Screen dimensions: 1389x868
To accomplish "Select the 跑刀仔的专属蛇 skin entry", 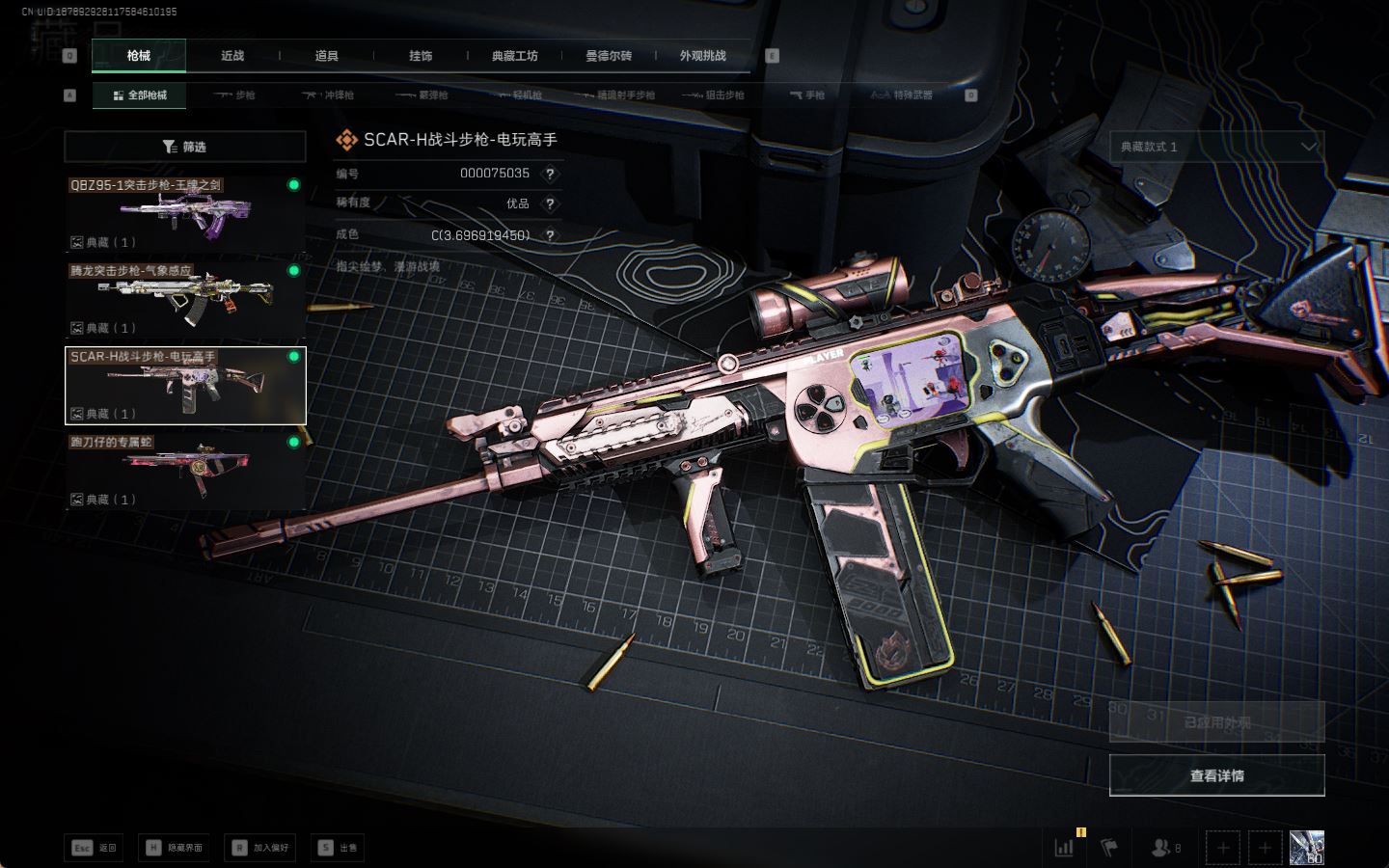I will coord(185,471).
